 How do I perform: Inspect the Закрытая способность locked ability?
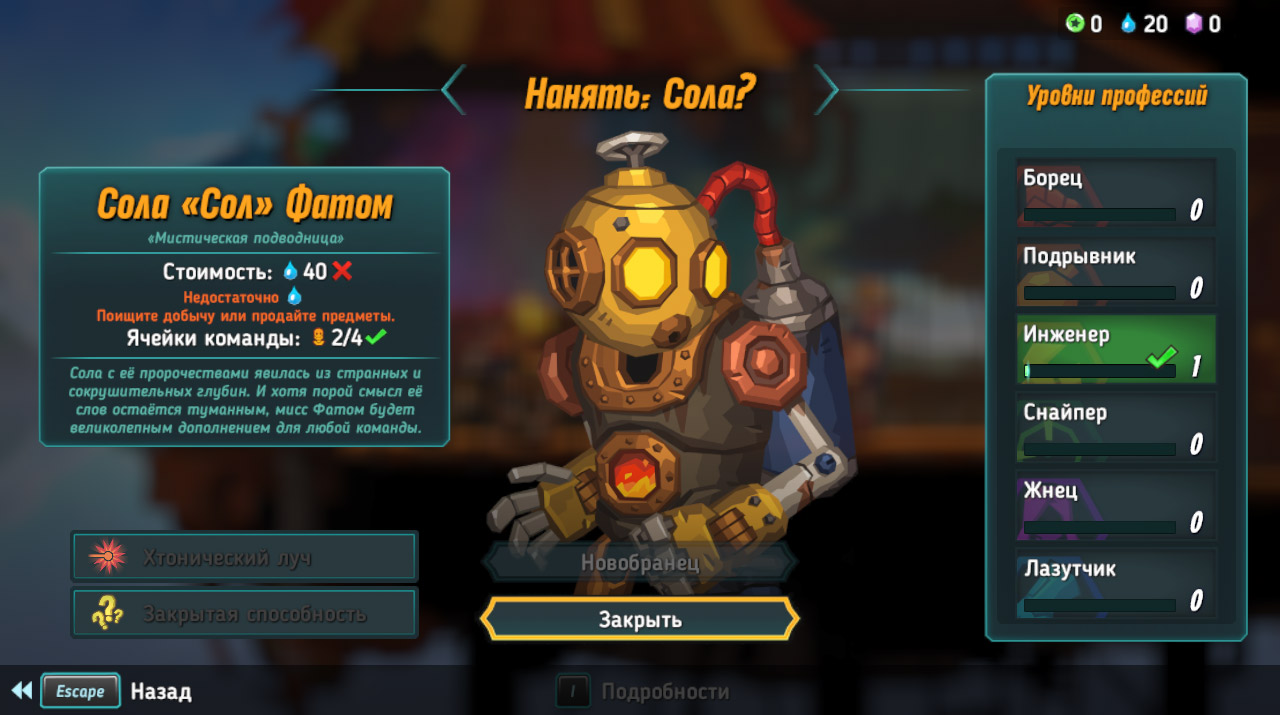[x=244, y=613]
